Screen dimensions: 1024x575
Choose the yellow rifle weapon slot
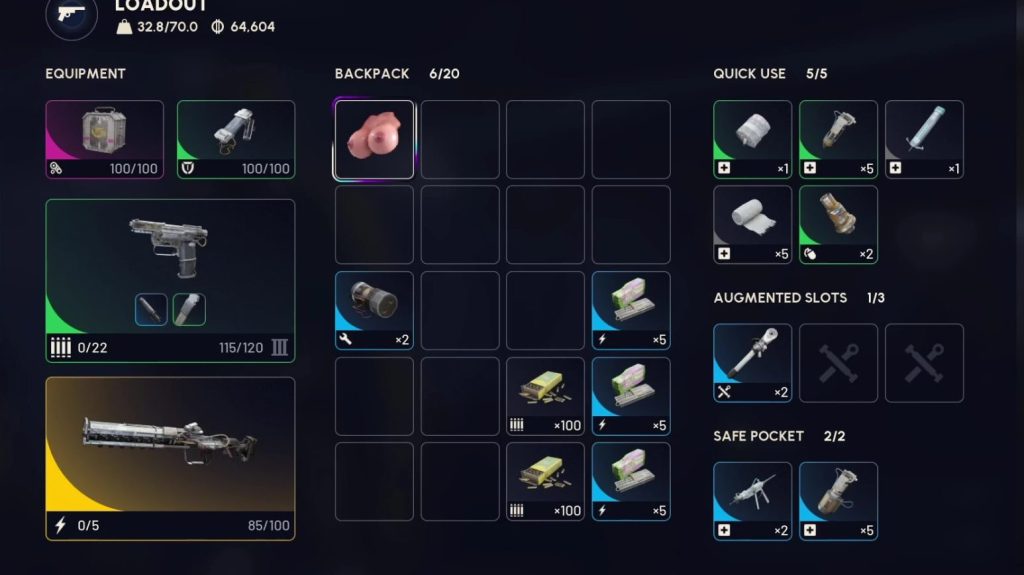(170, 457)
